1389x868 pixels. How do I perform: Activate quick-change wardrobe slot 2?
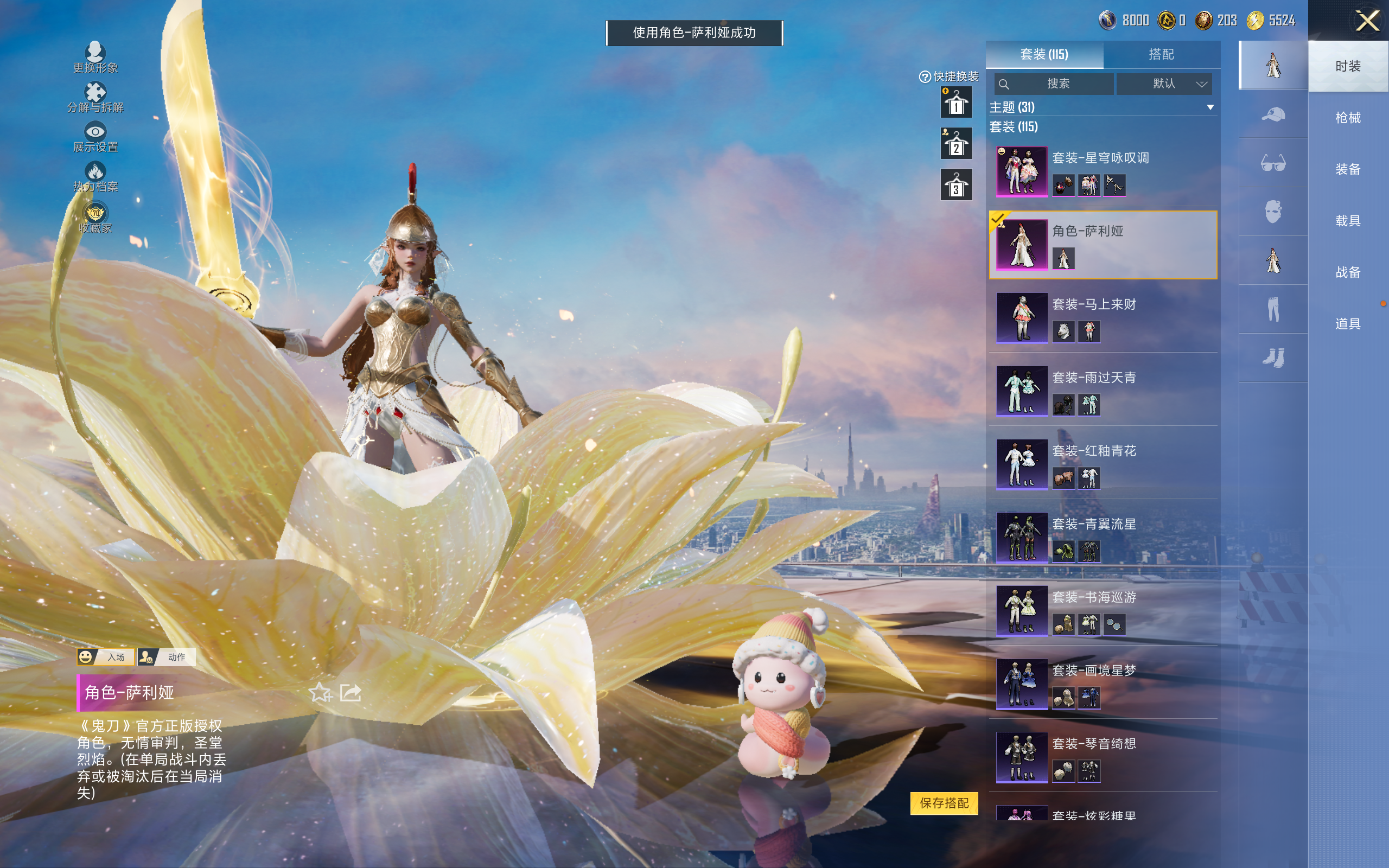coord(955,144)
